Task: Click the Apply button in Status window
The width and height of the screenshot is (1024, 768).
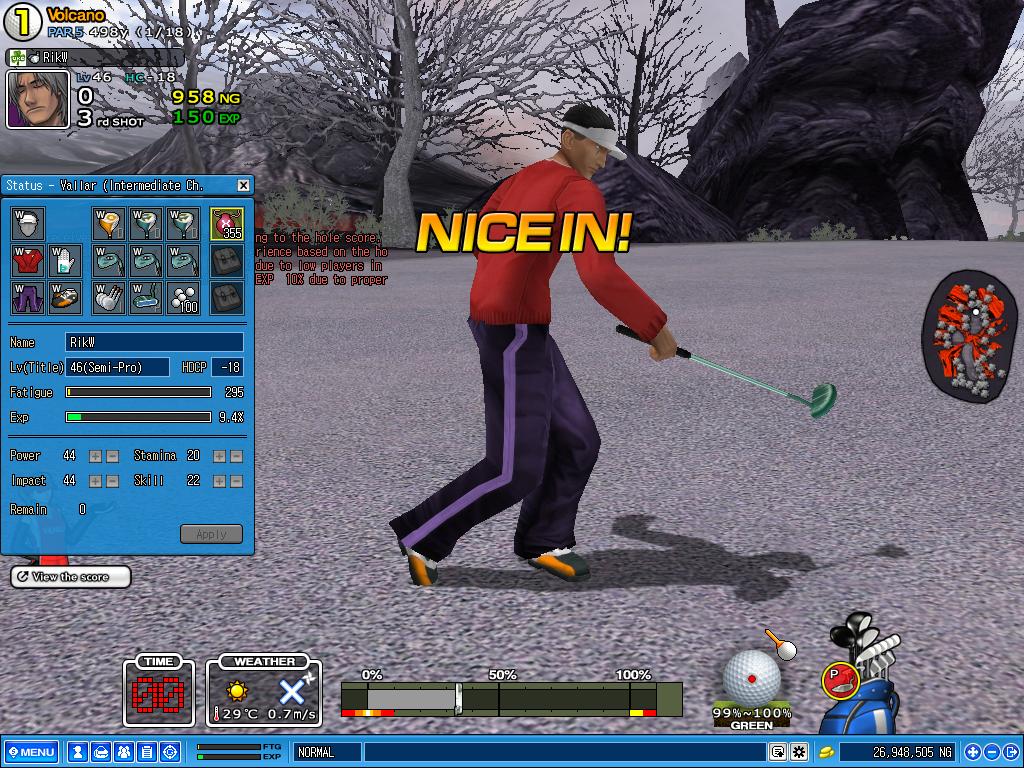Action: 211,534
